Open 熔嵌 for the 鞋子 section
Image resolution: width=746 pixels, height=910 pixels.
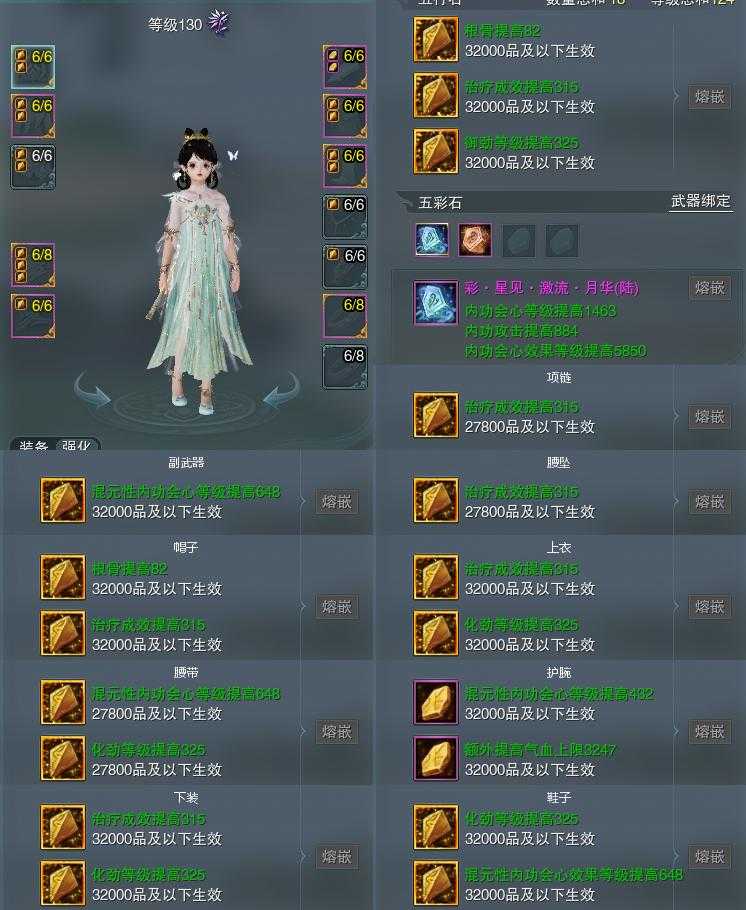click(710, 857)
